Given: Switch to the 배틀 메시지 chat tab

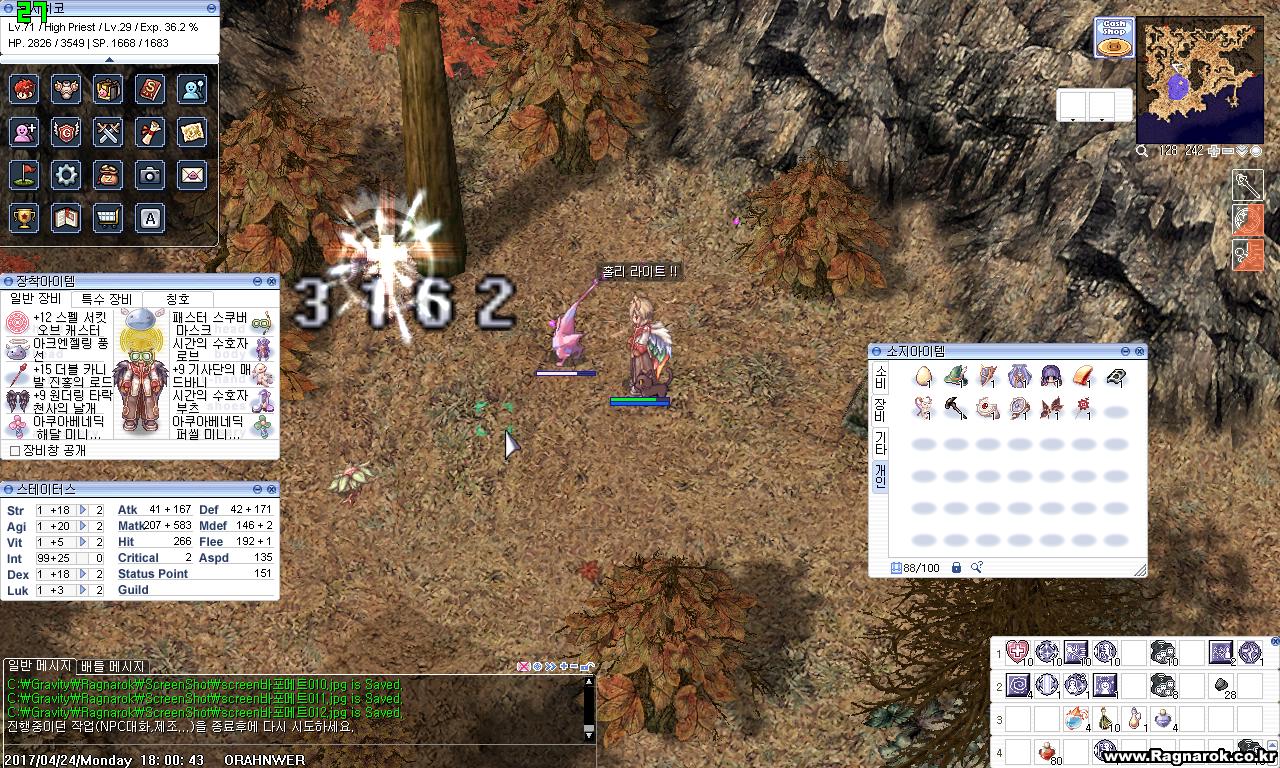Looking at the screenshot, I should pos(110,666).
